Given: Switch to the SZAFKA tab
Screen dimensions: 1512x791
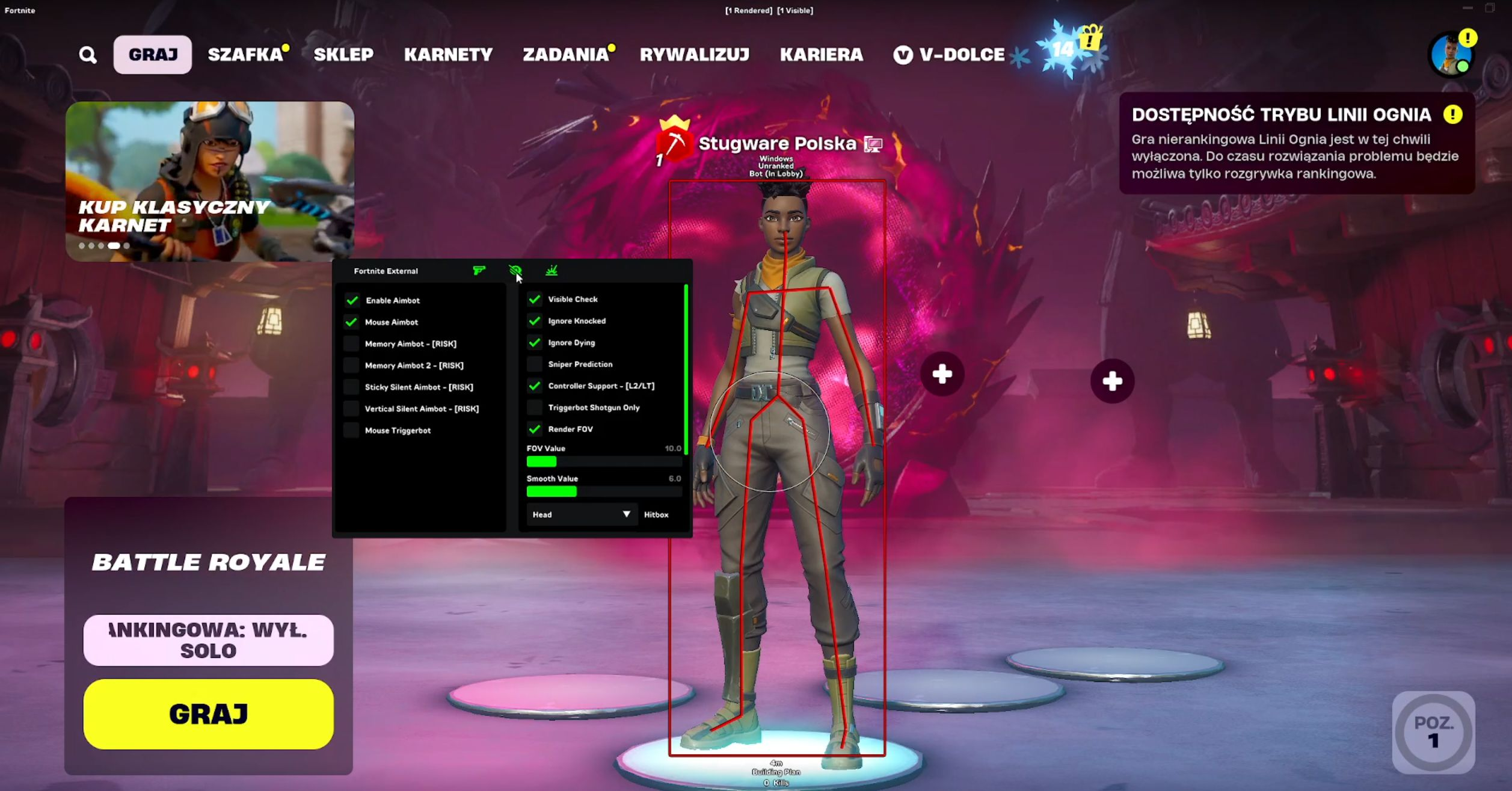Looking at the screenshot, I should 245,55.
